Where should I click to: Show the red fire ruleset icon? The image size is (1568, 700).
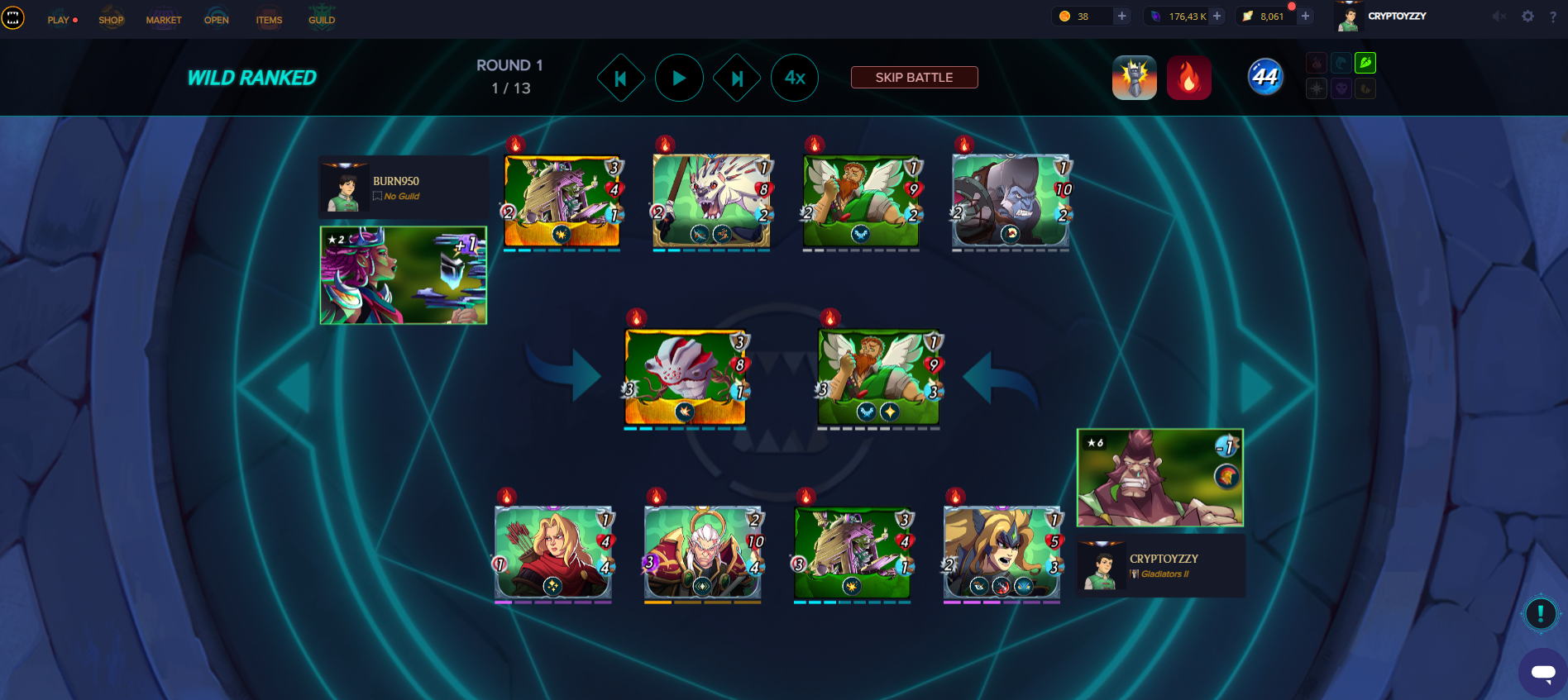tap(1188, 78)
